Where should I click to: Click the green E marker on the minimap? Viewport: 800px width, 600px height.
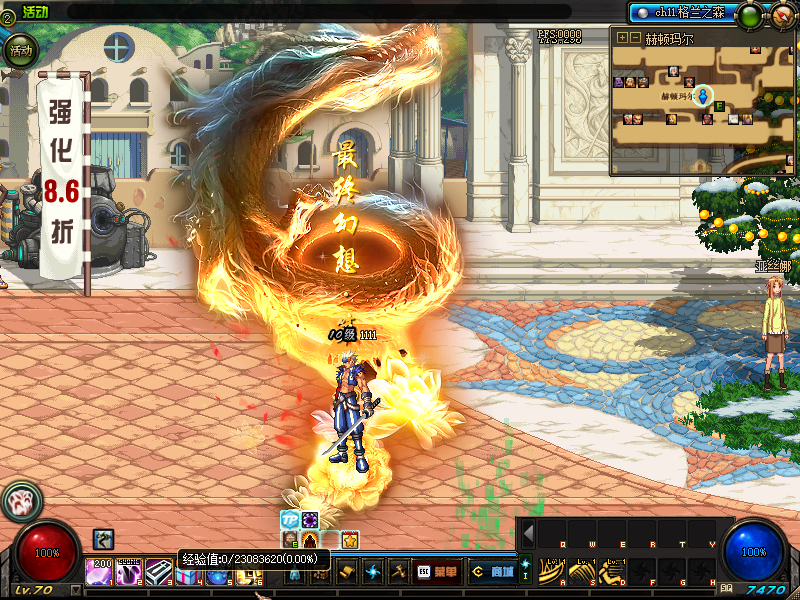[719, 106]
